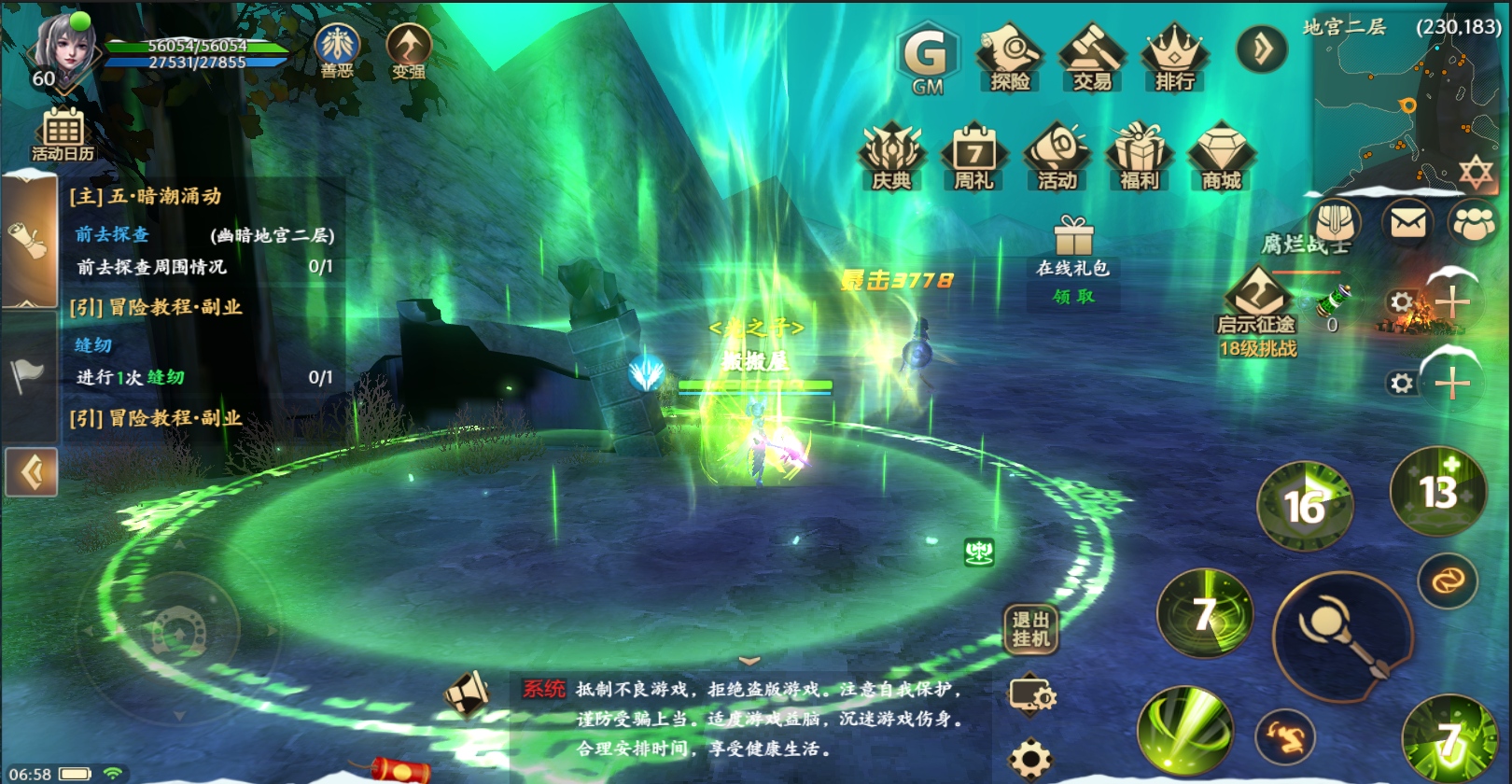Open the GM menu icon
1512x784 pixels.
[x=927, y=58]
